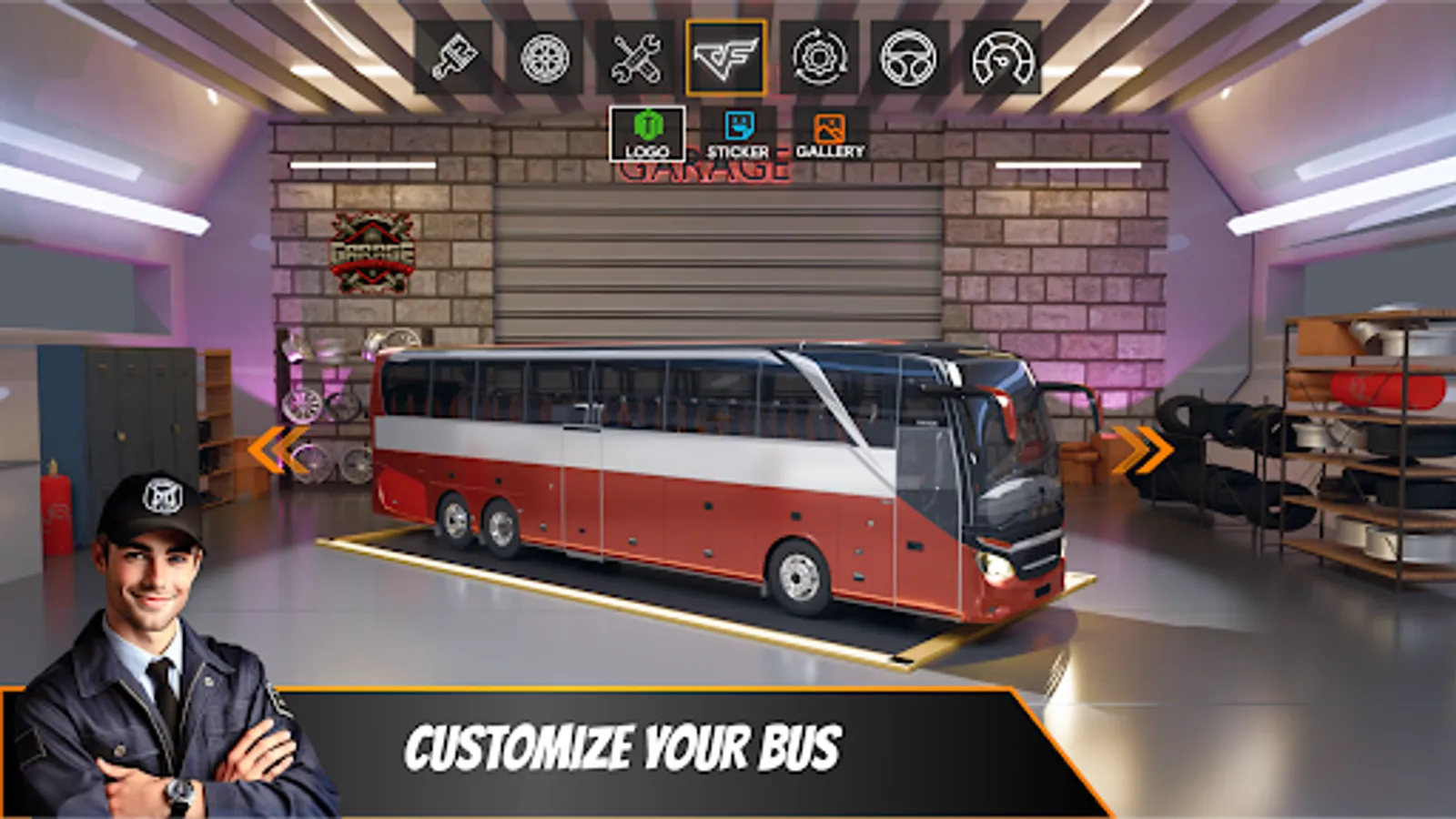Click the left orange arrow
This screenshot has height=819, width=1456.
click(271, 444)
